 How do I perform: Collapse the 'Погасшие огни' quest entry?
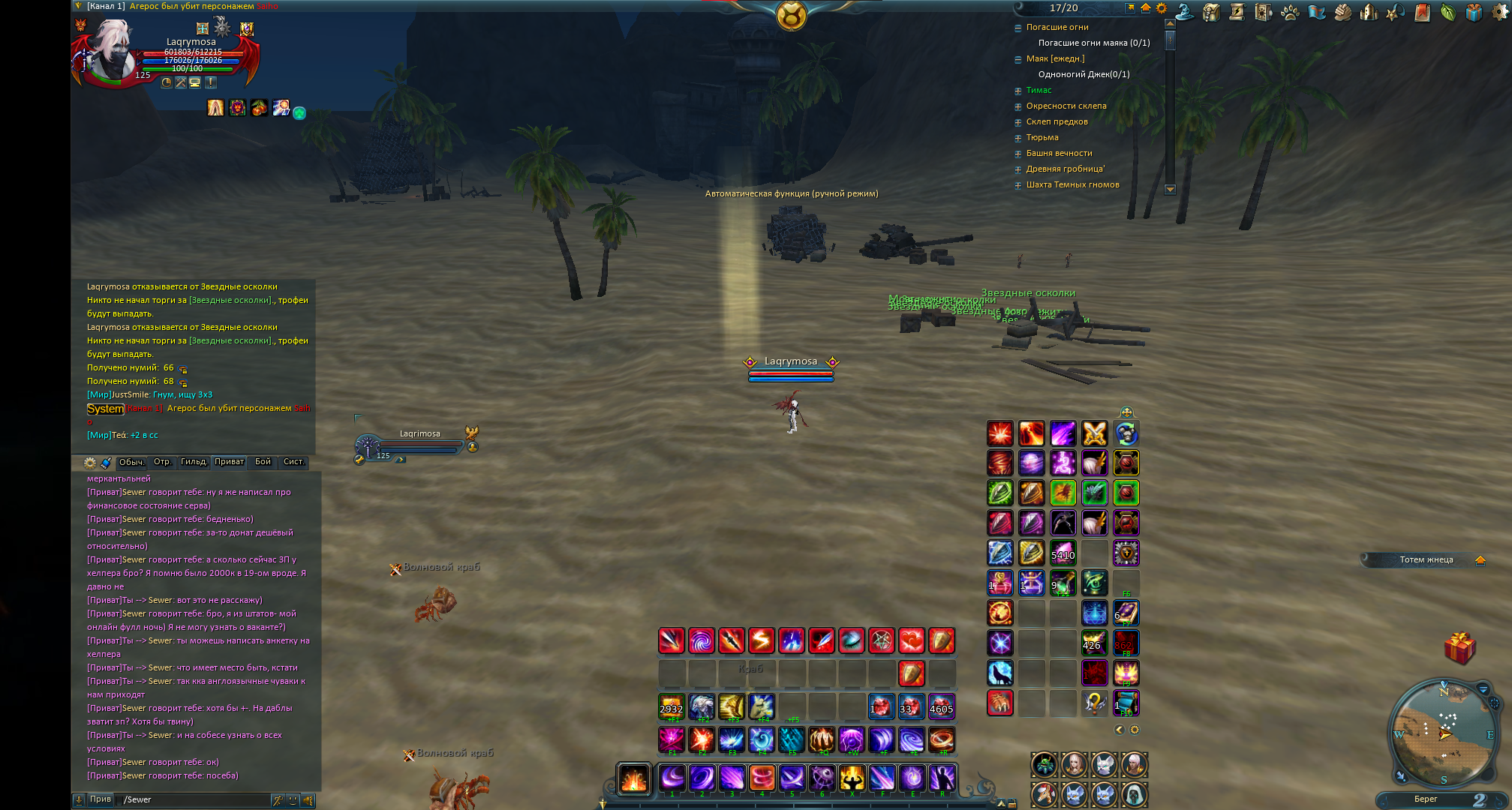coord(1018,28)
